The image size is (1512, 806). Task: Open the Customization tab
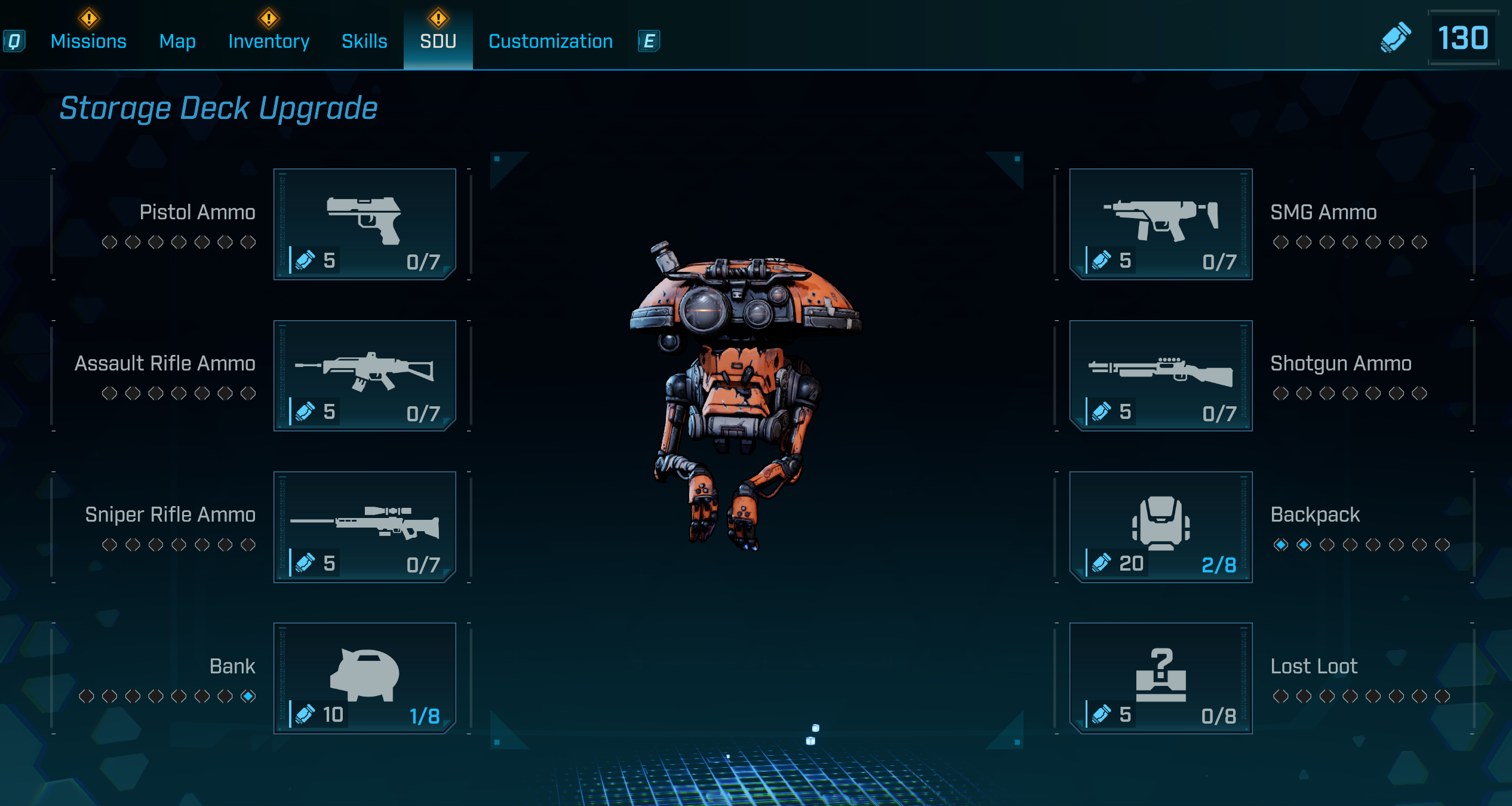pos(551,41)
